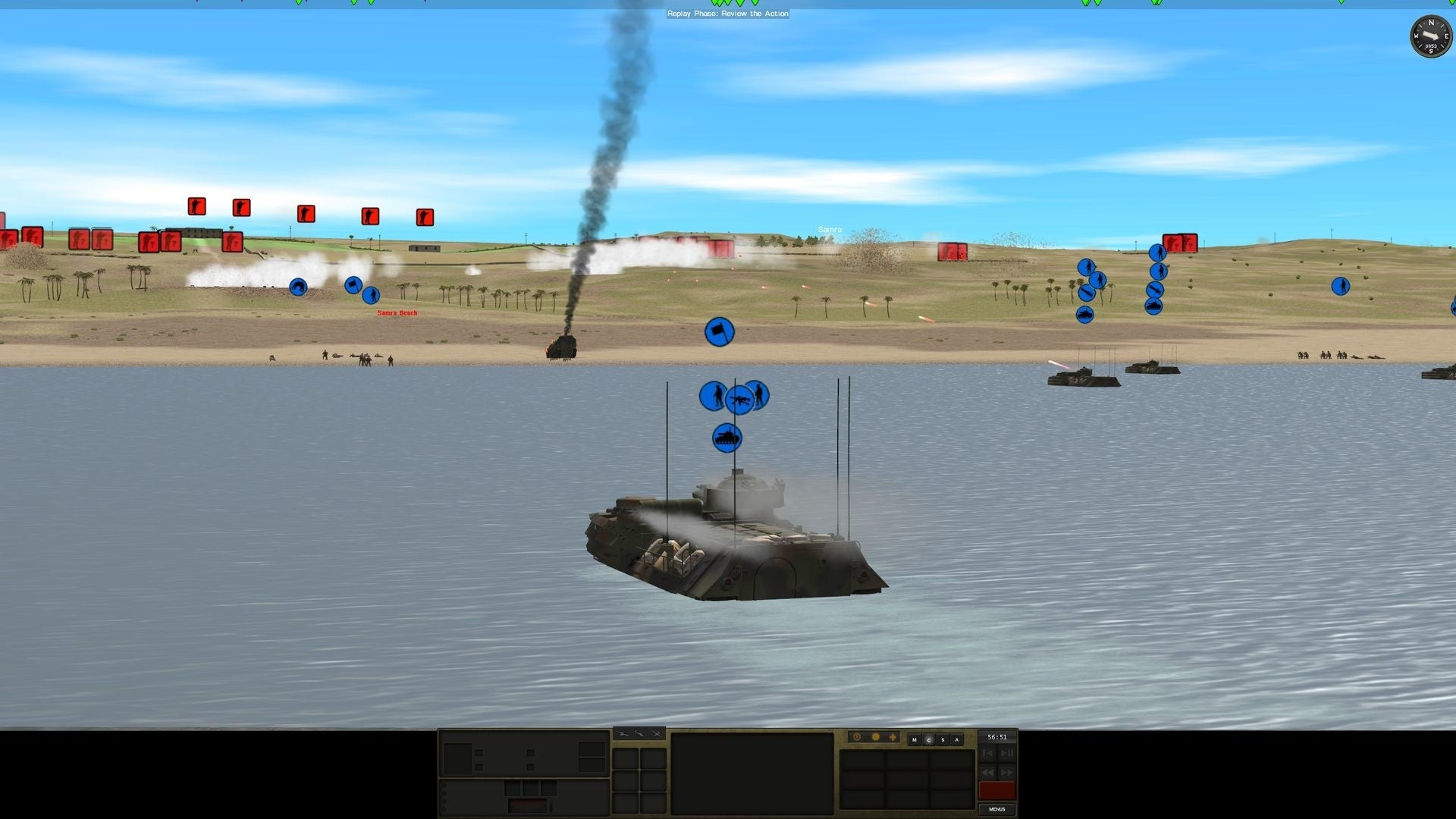The image size is (1456, 819).
Task: Open the MENUS panel
Action: tap(997, 810)
